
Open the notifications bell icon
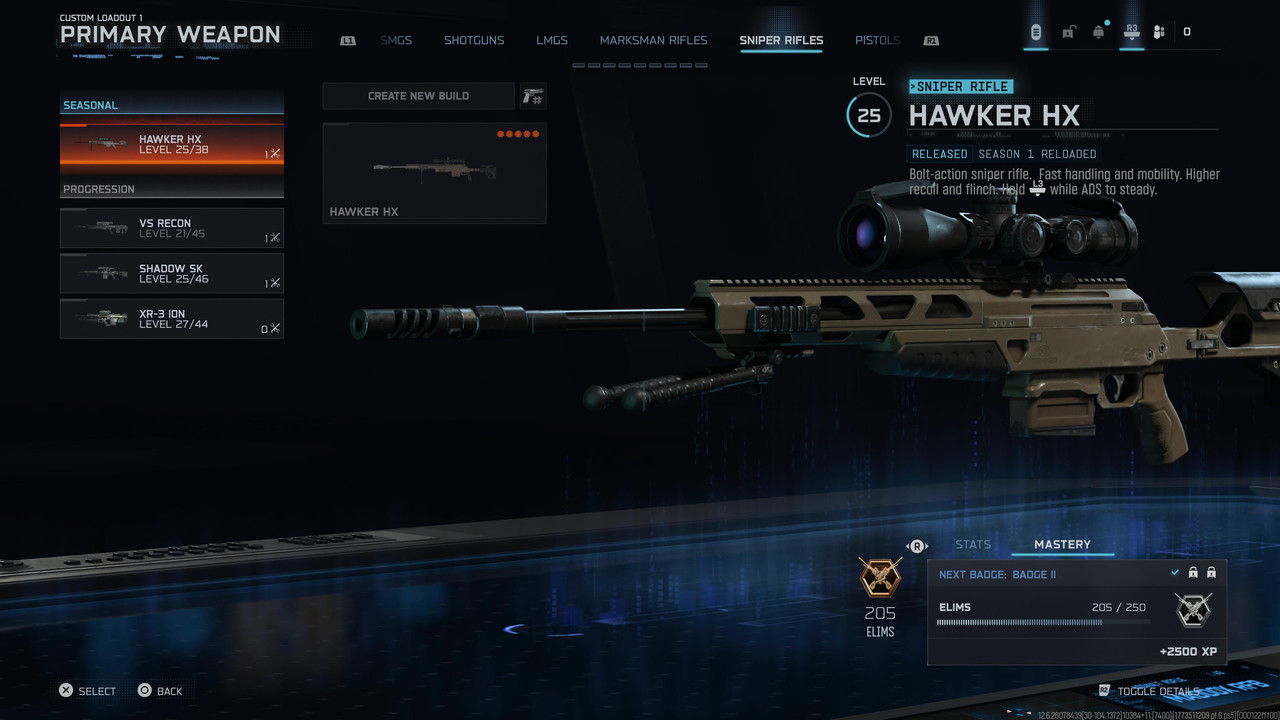(1099, 32)
